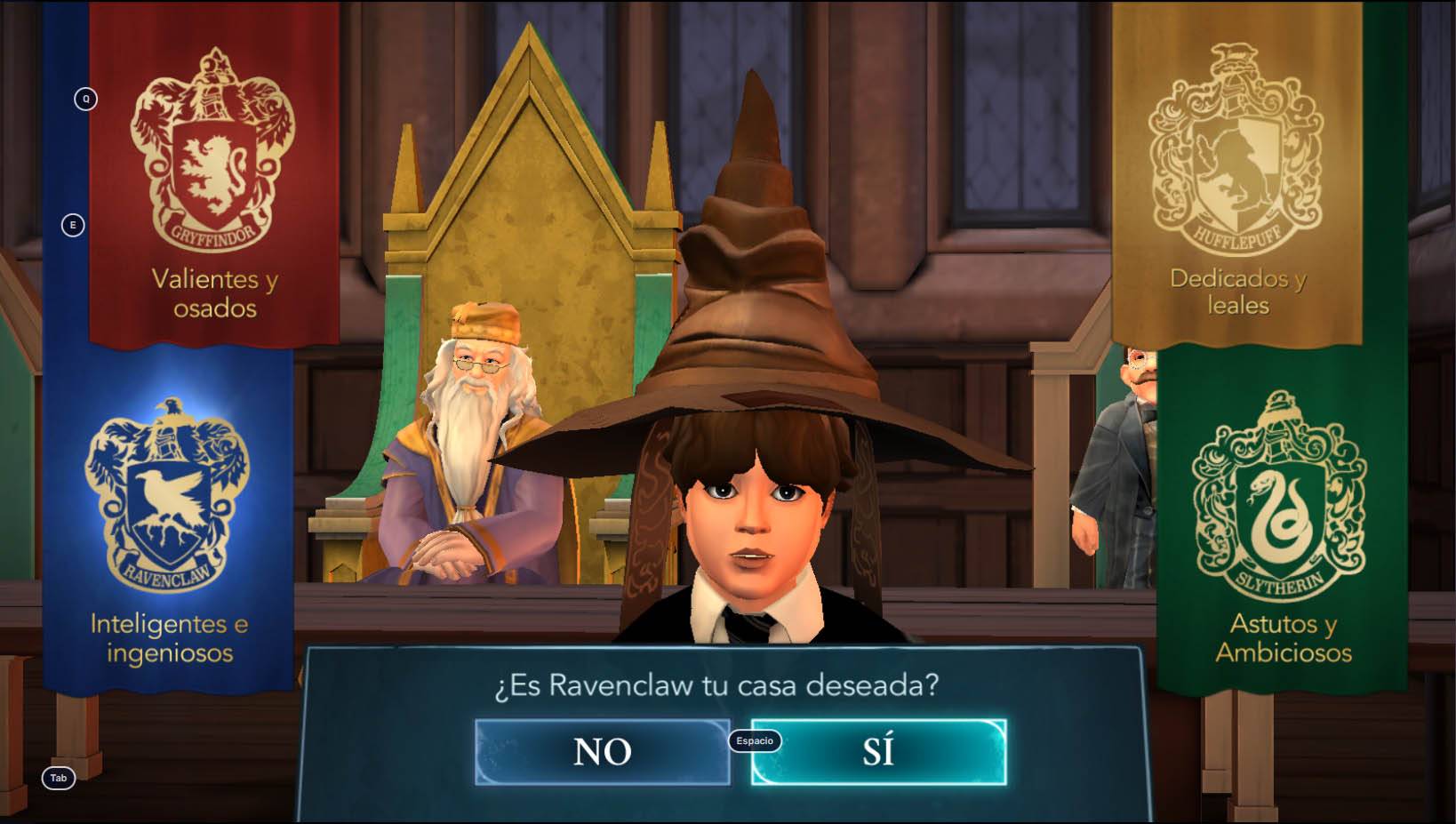Click the Espacio key hint pill
The width and height of the screenshot is (1456, 824).
(754, 740)
